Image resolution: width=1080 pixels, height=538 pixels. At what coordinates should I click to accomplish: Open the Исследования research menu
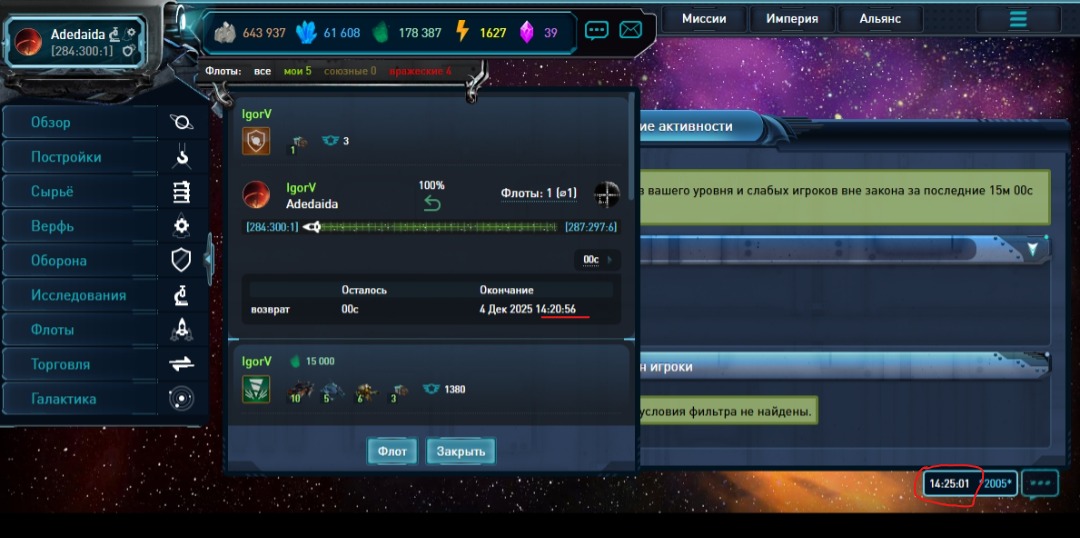(80, 295)
